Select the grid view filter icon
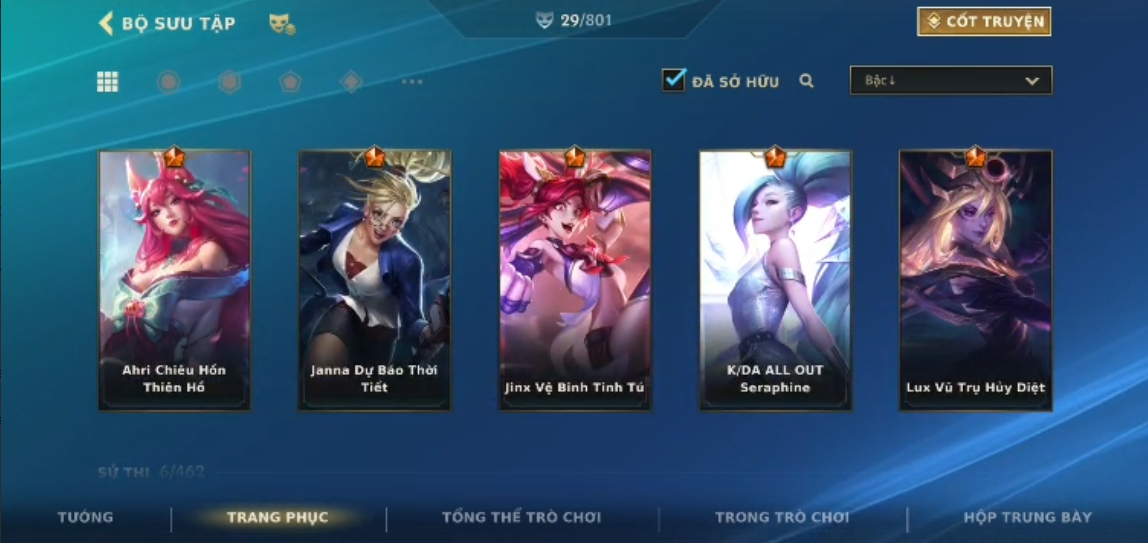The image size is (1148, 543). tap(108, 82)
